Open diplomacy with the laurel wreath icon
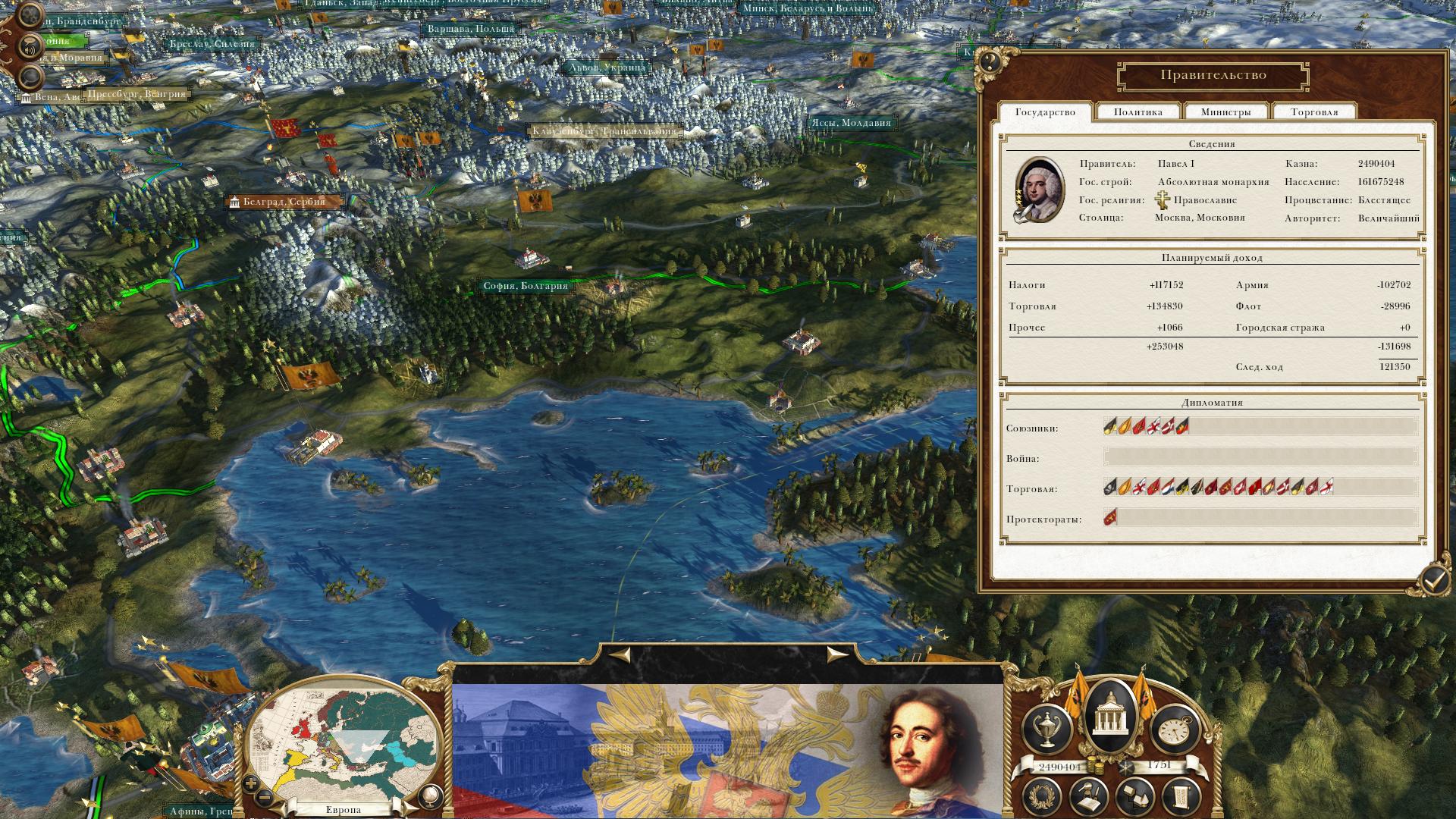The height and width of the screenshot is (819, 1456). (x=1043, y=796)
